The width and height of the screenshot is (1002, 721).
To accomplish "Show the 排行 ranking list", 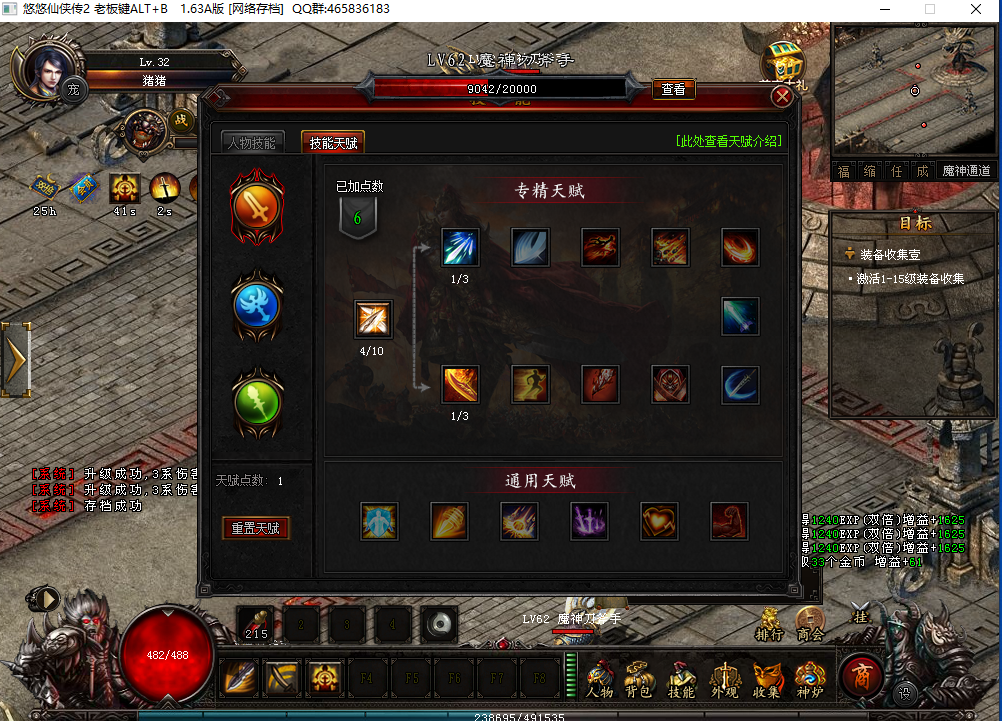I will coord(769,625).
